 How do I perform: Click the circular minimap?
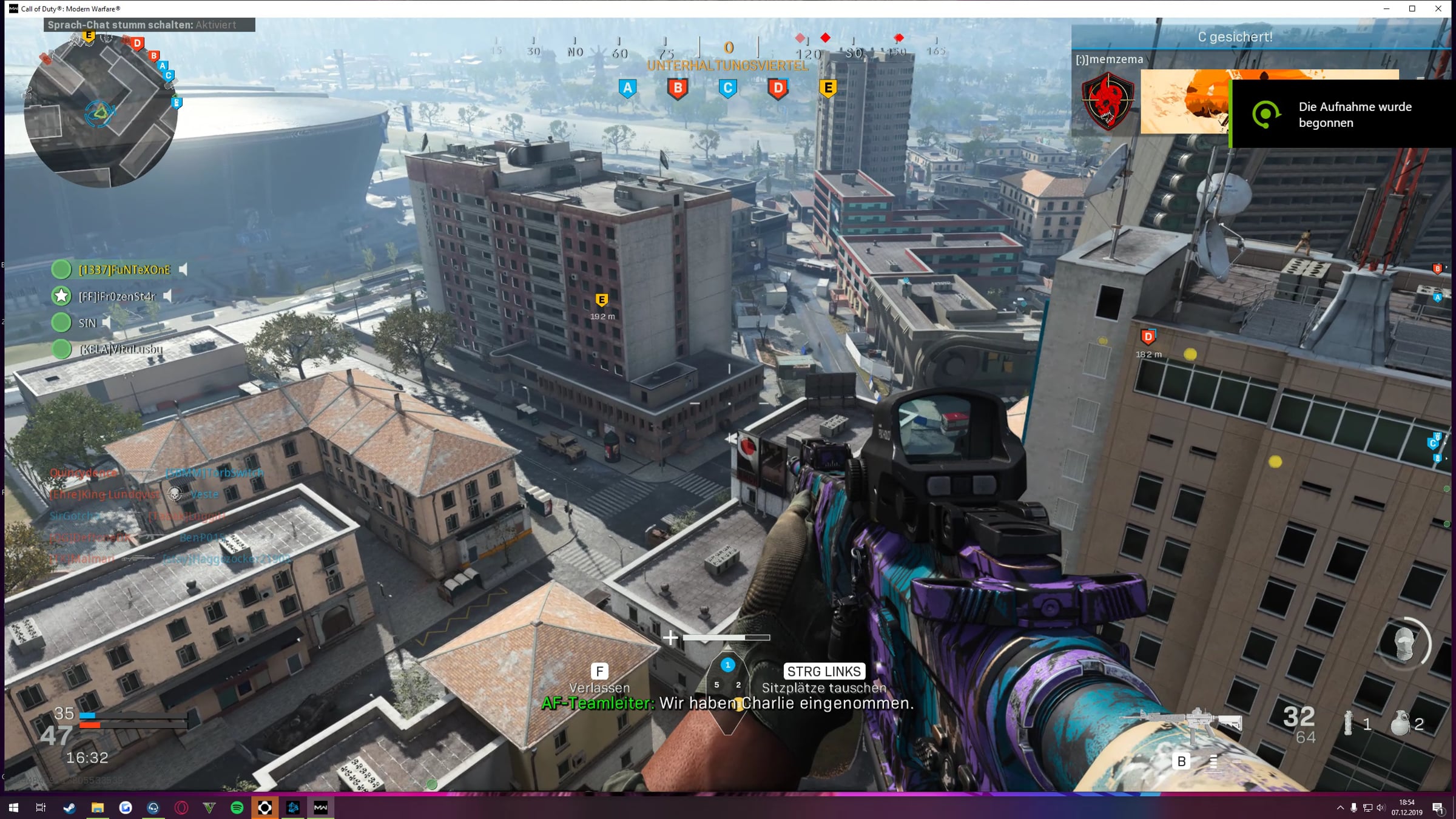[101, 111]
